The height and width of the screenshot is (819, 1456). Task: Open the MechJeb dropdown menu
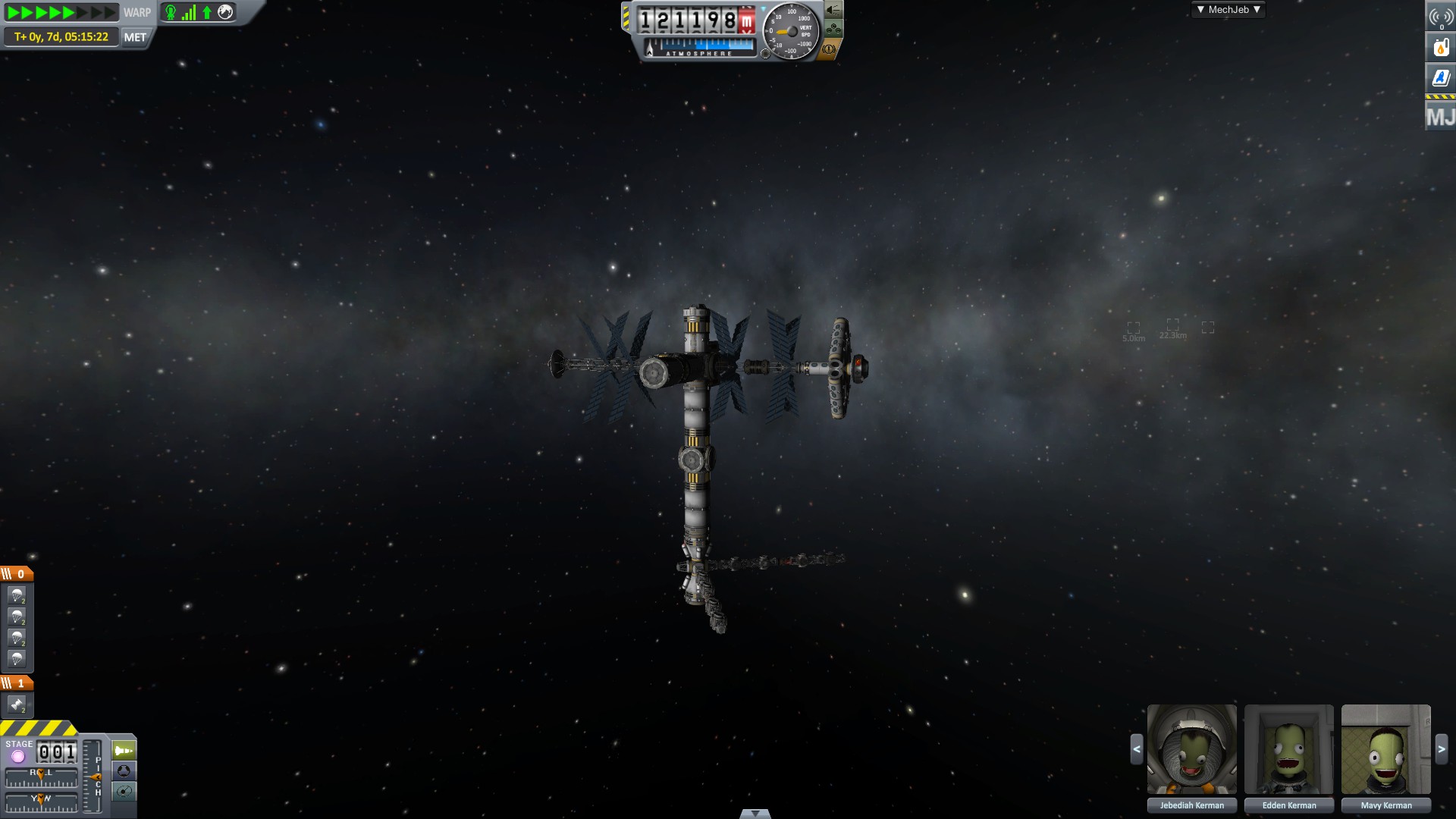pyautogui.click(x=1228, y=10)
